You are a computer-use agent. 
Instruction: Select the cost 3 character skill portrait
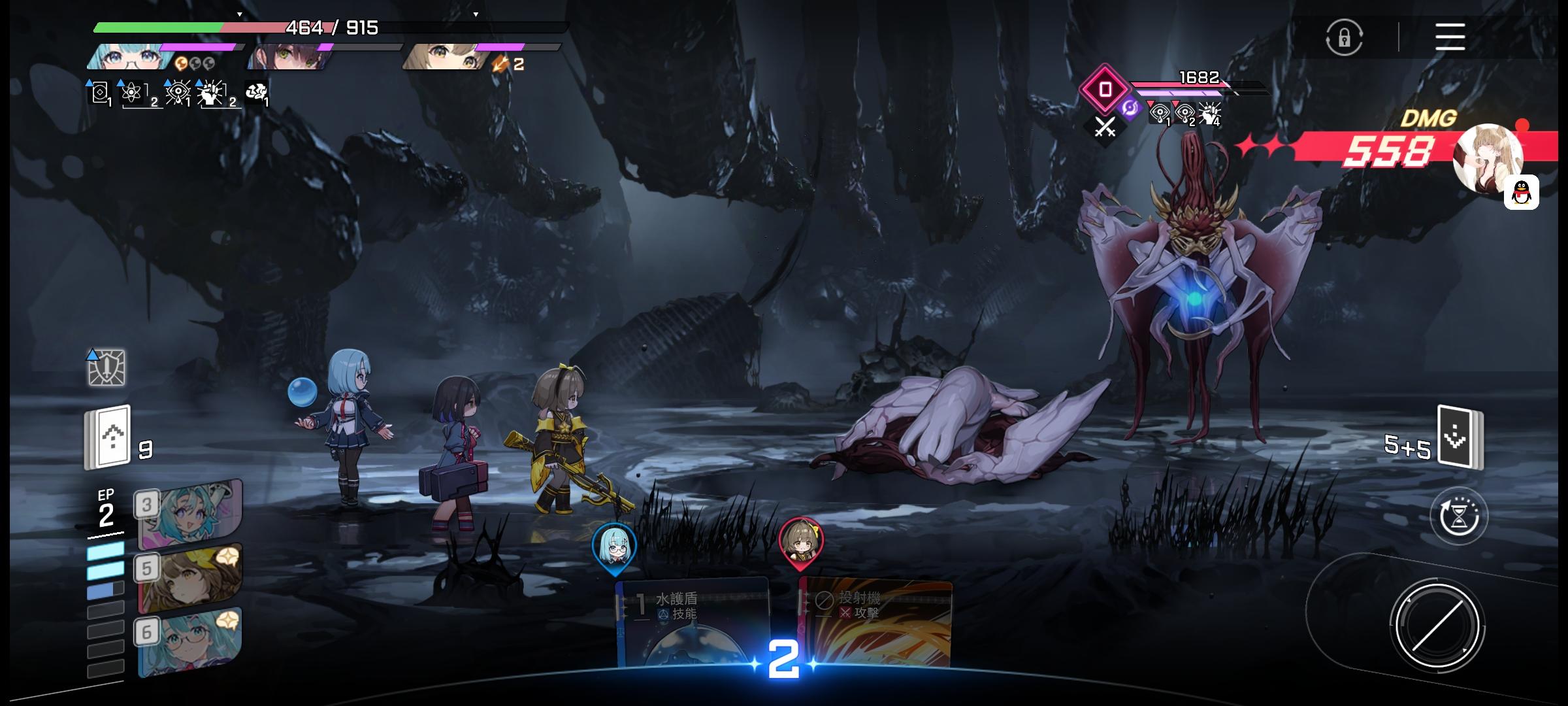pos(189,513)
